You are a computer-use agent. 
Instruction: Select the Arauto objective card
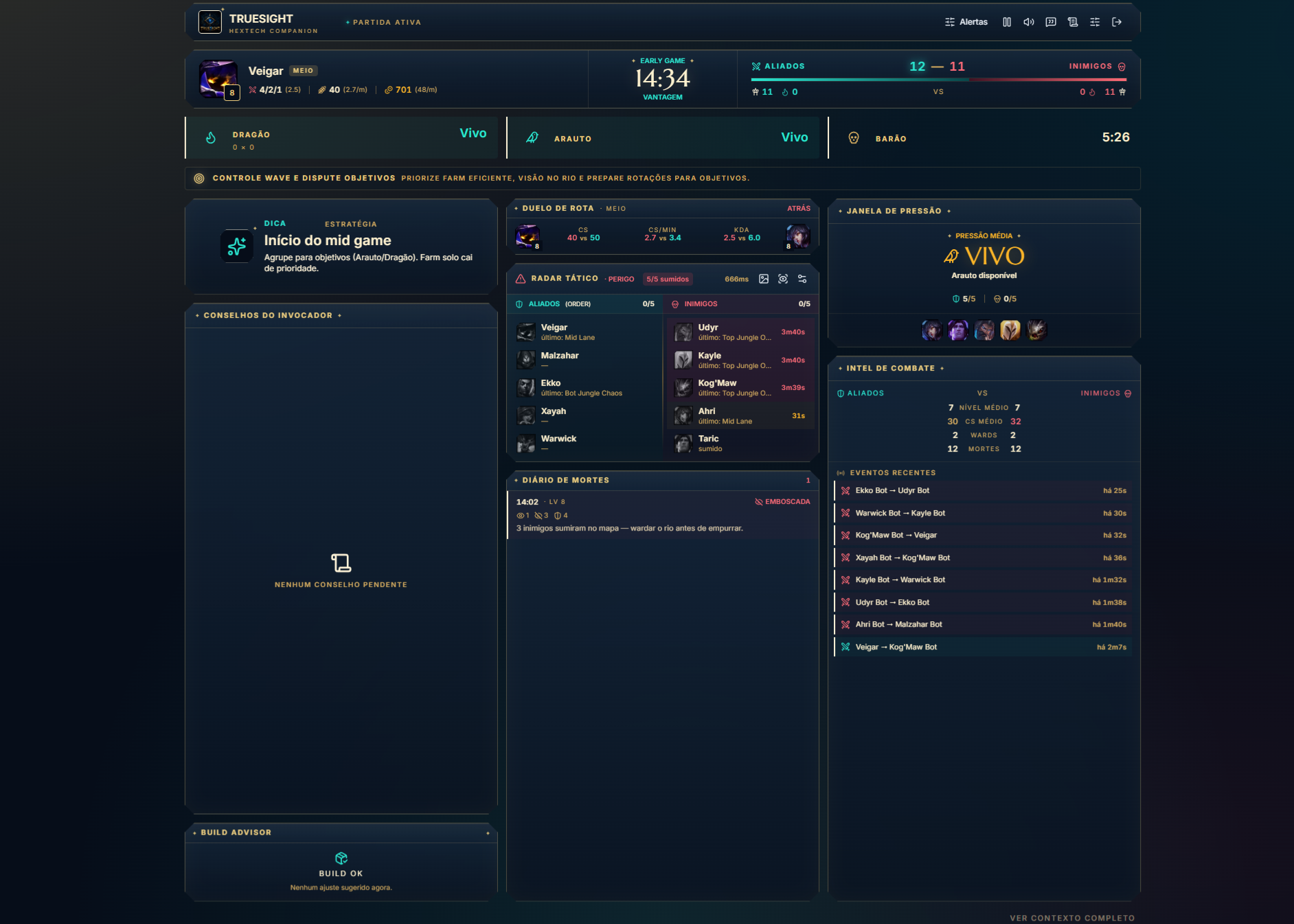point(663,138)
